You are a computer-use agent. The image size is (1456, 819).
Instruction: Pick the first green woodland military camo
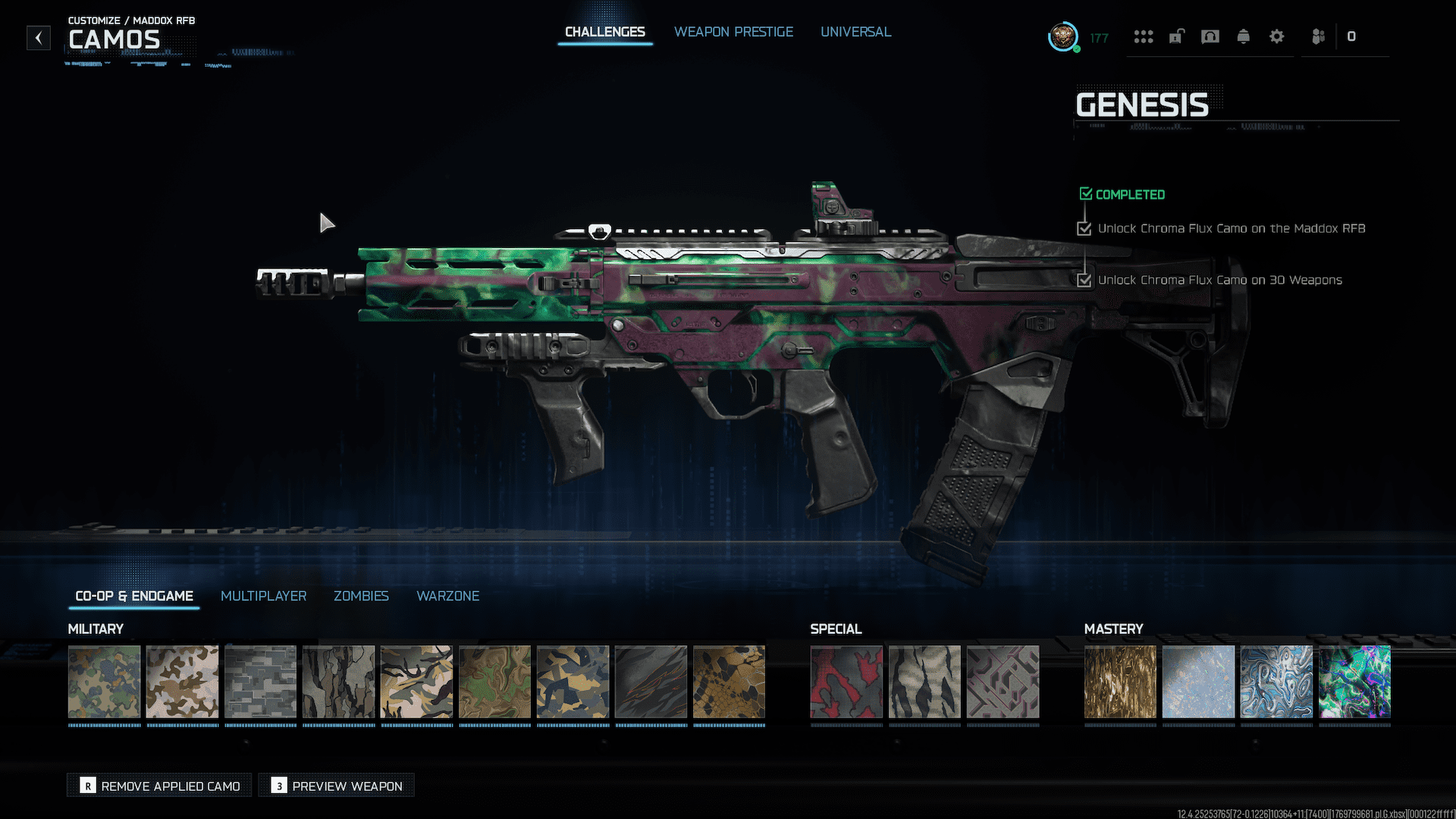(105, 682)
